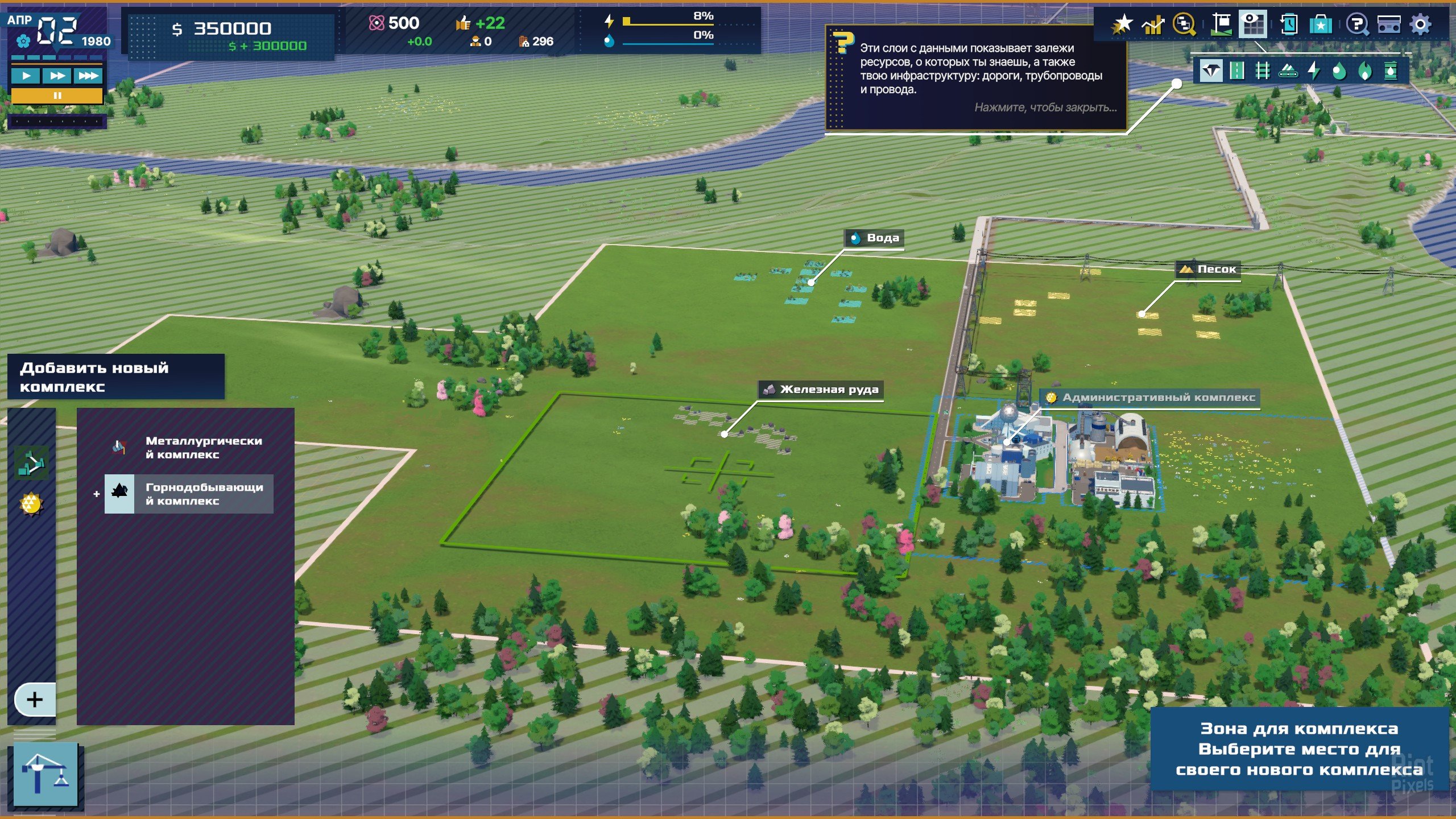Set game speed to triple fast-forward
Viewport: 1456px width, 819px height.
(88, 76)
